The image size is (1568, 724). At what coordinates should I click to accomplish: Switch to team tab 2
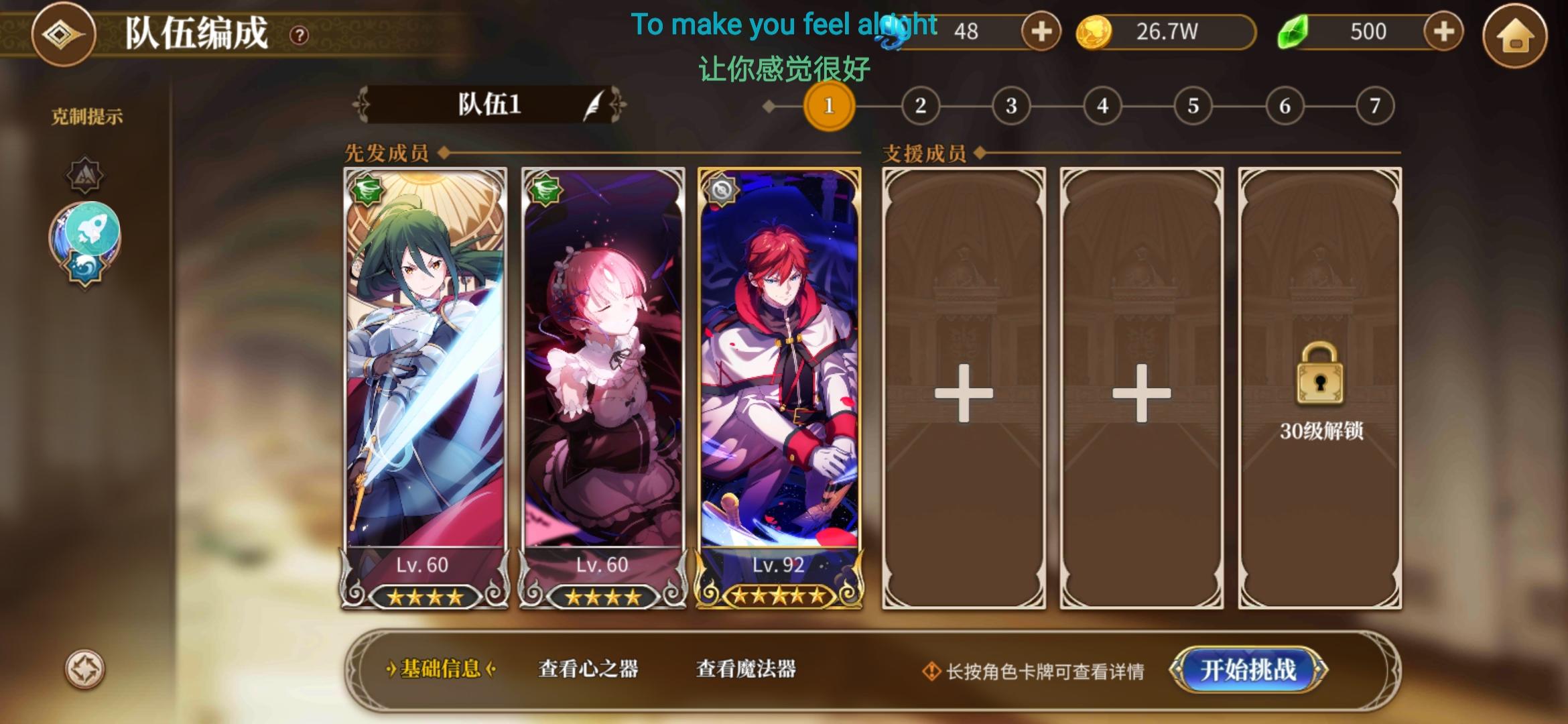point(919,106)
